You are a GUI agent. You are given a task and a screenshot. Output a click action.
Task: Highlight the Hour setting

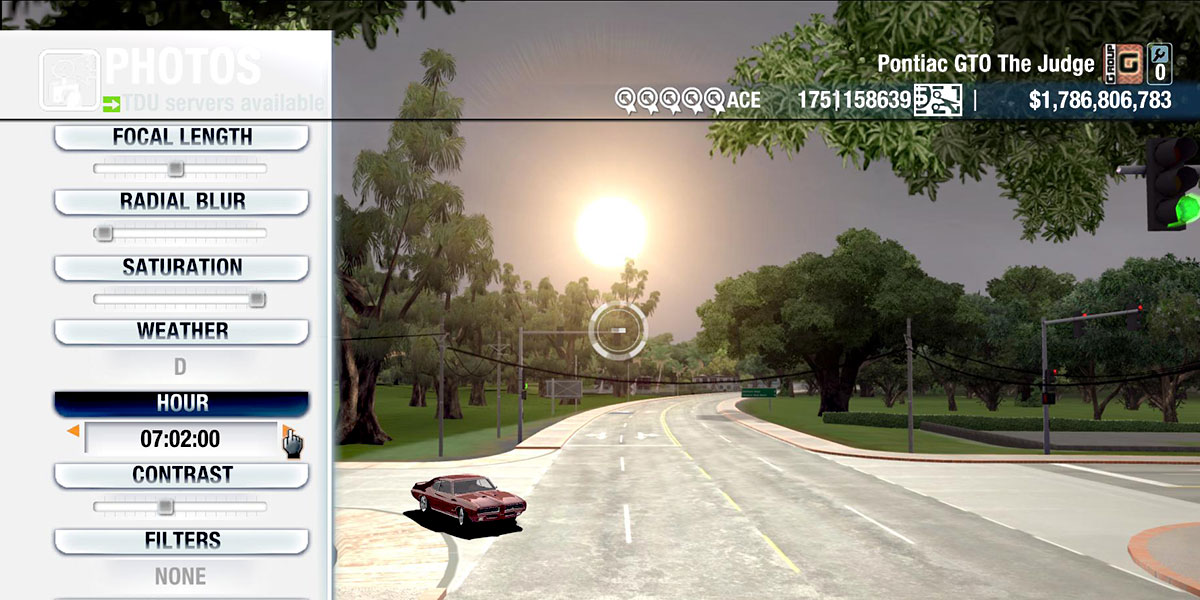(x=181, y=403)
